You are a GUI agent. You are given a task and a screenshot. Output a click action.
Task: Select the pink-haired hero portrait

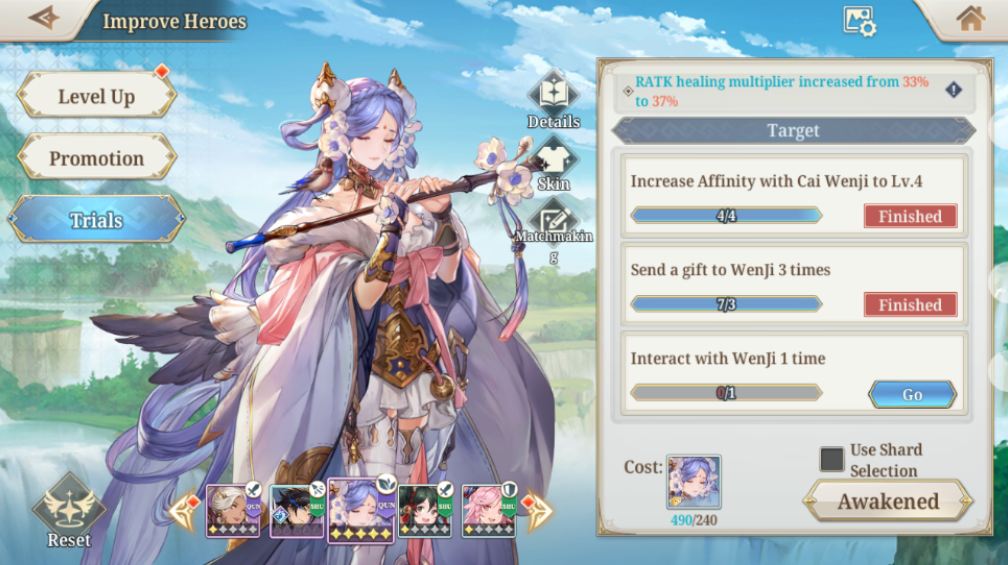click(x=489, y=511)
